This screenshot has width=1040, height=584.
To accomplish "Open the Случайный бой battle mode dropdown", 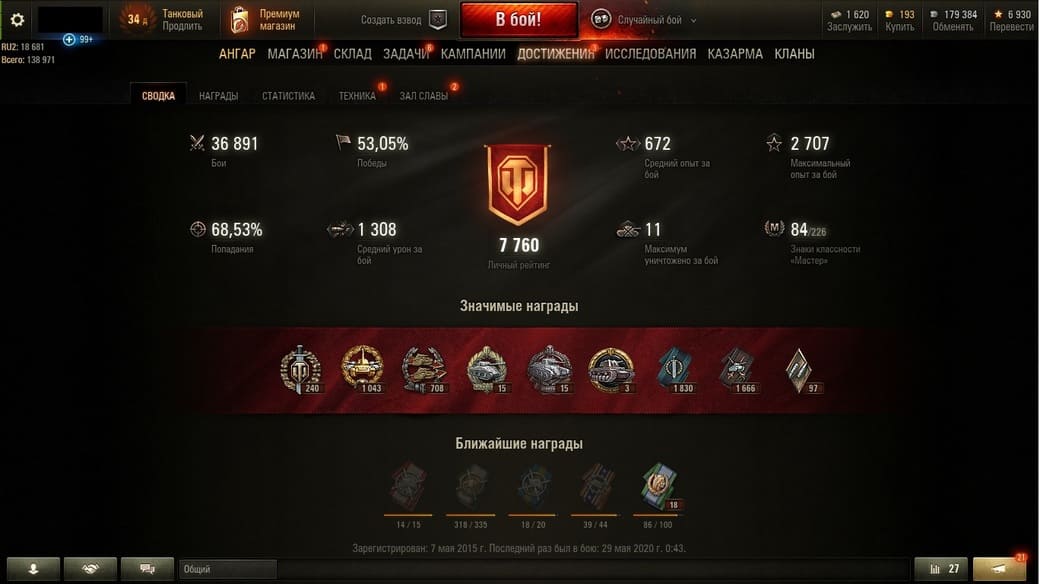I will [x=645, y=20].
